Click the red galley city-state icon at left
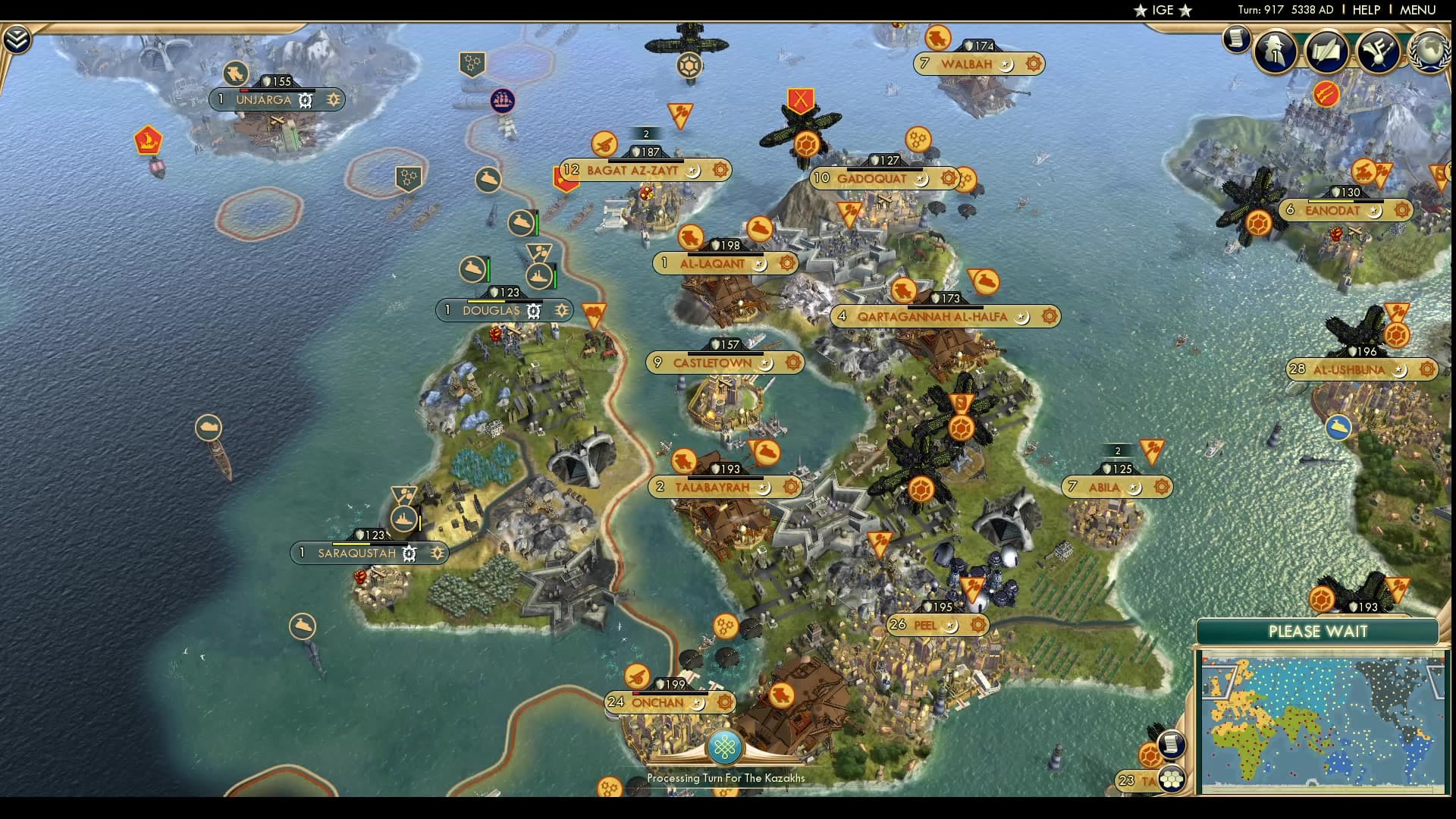Viewport: 1456px width, 819px height. tap(147, 140)
